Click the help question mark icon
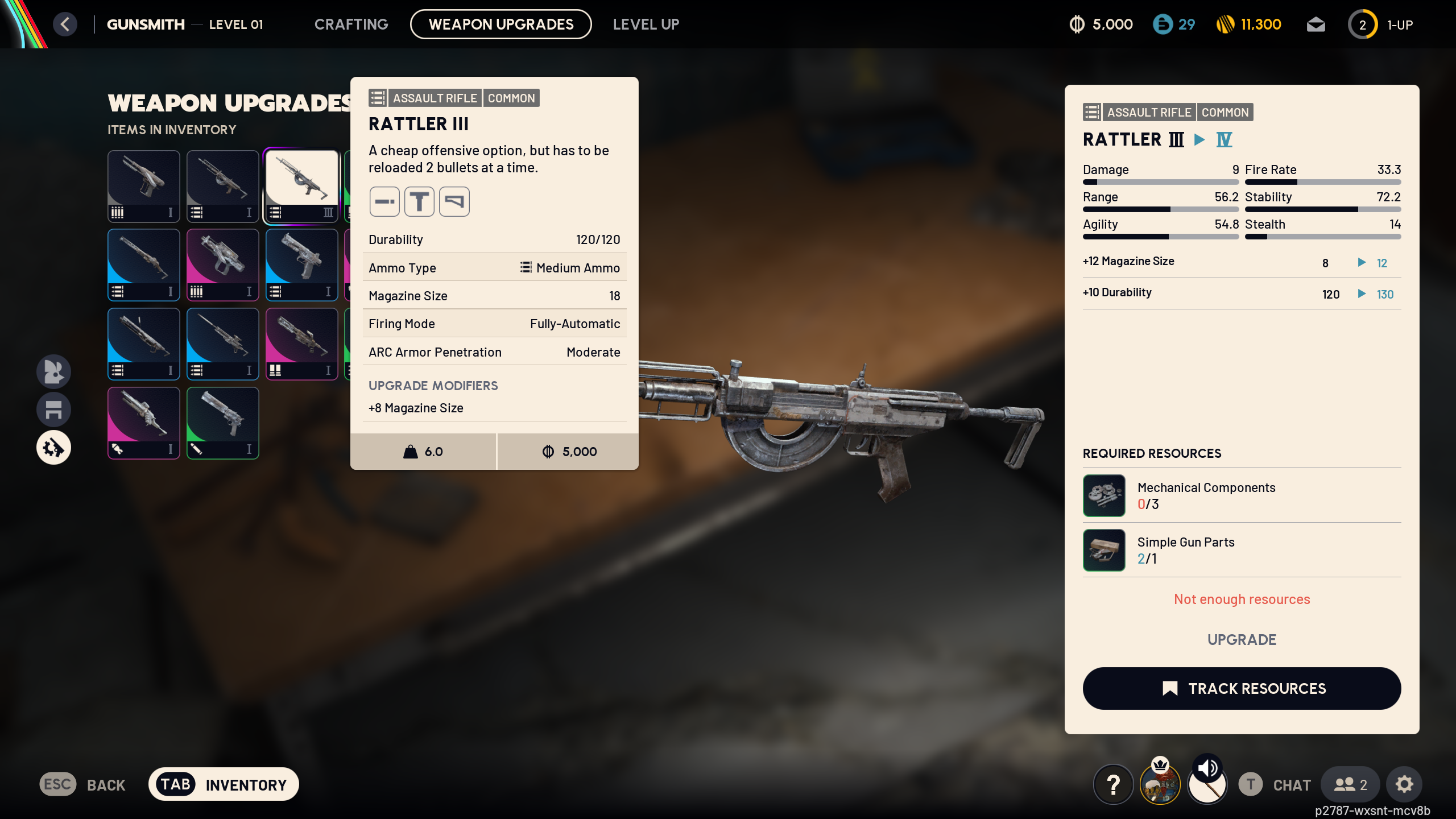The width and height of the screenshot is (1456, 819). [x=1112, y=784]
